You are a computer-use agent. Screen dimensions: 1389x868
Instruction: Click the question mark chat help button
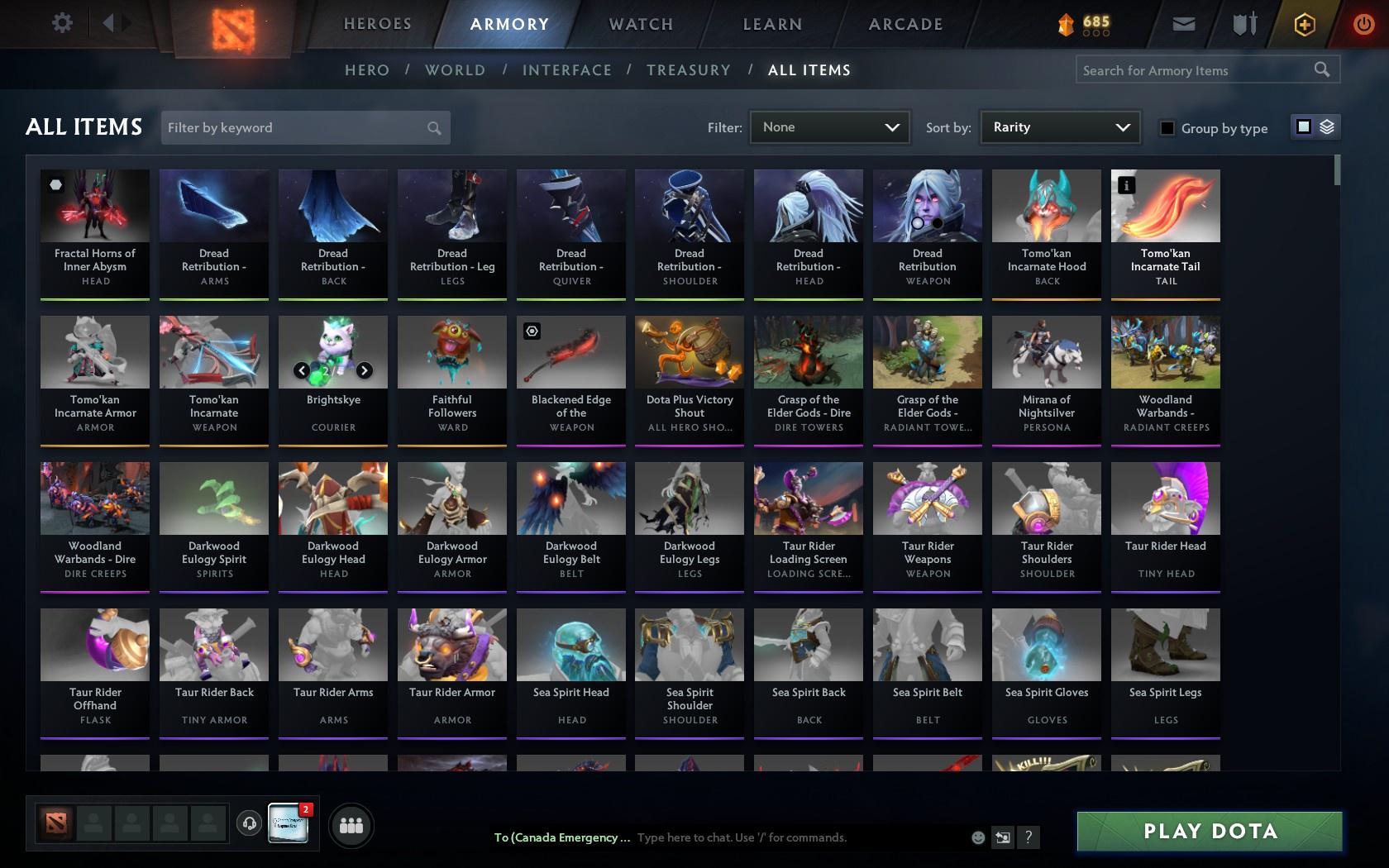[1028, 837]
